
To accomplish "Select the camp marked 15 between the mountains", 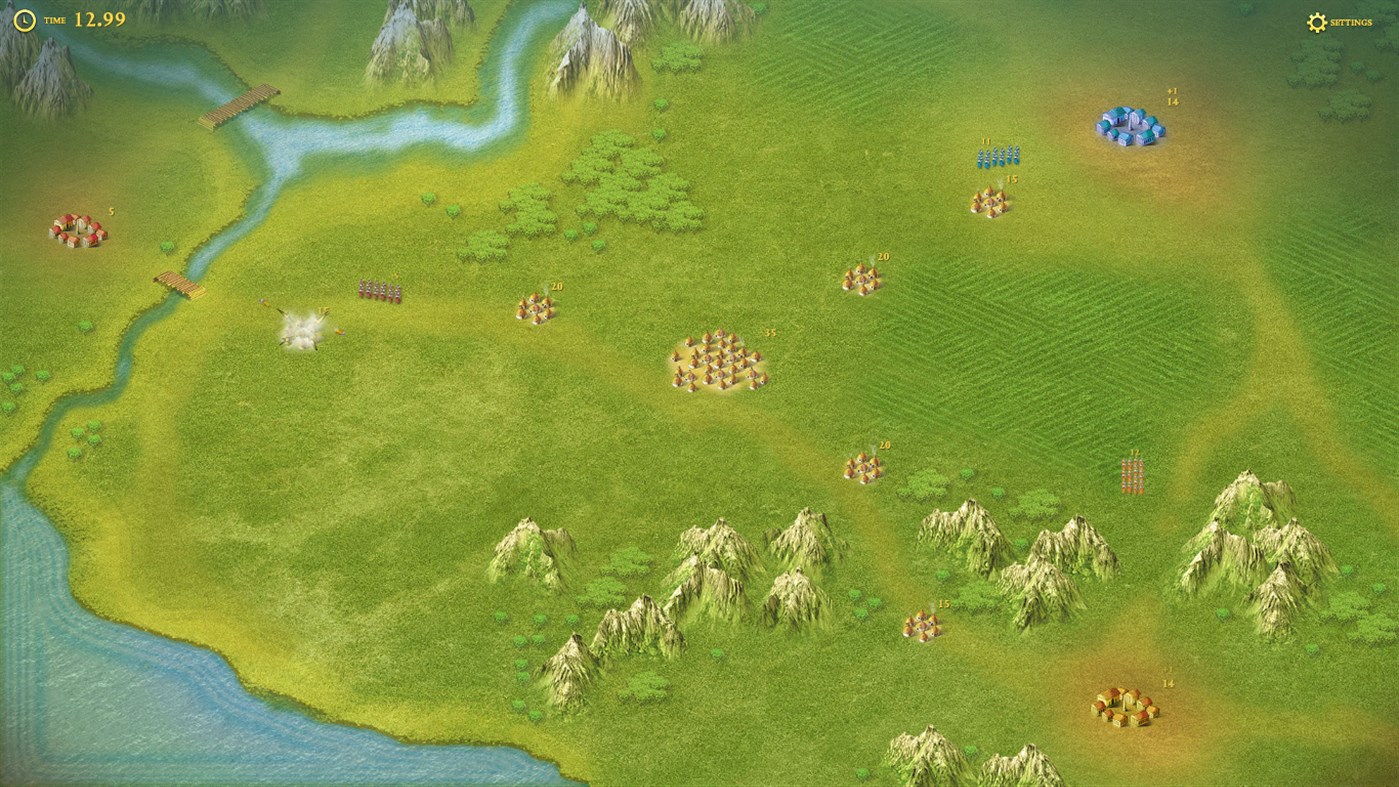I will [x=922, y=623].
